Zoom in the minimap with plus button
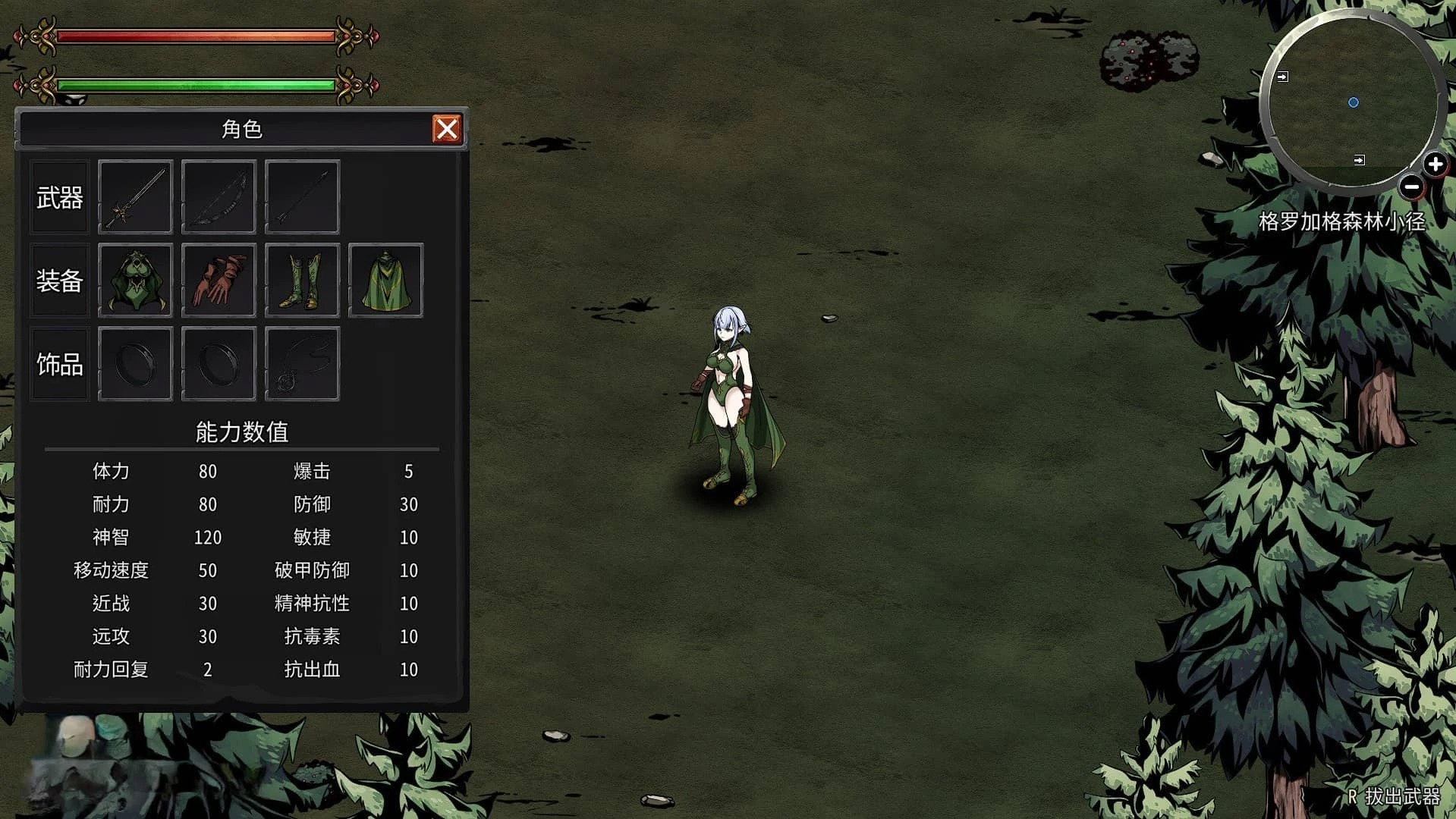The height and width of the screenshot is (819, 1456). (x=1435, y=164)
